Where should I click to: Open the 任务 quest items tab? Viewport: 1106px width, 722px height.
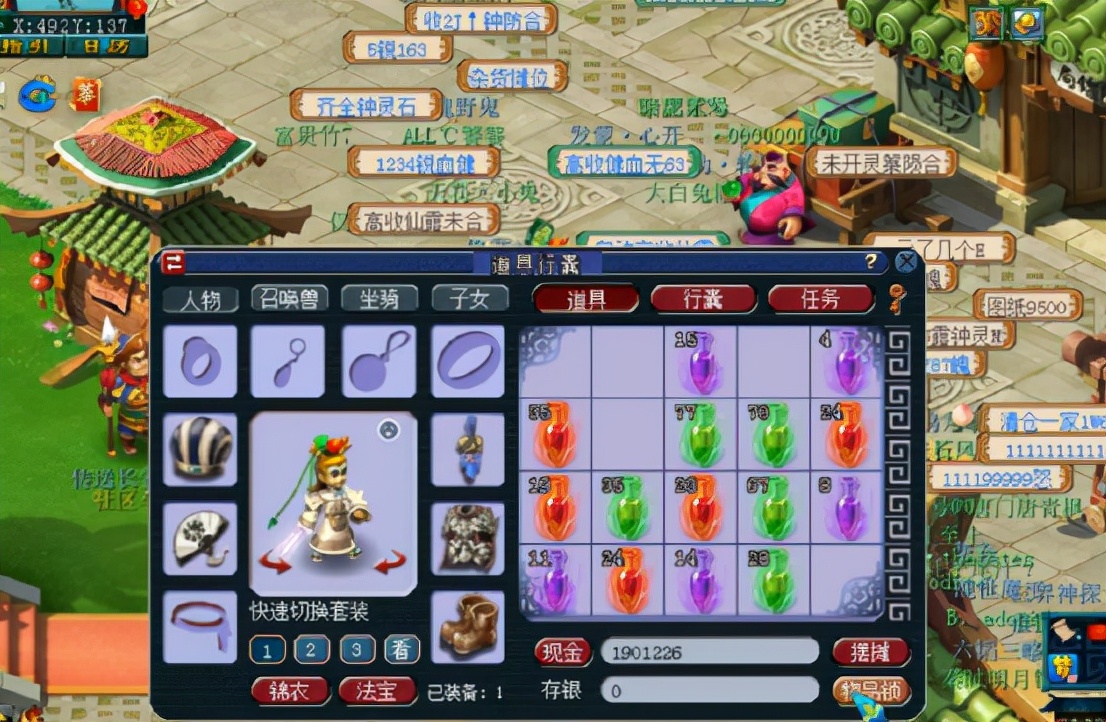[x=821, y=298]
